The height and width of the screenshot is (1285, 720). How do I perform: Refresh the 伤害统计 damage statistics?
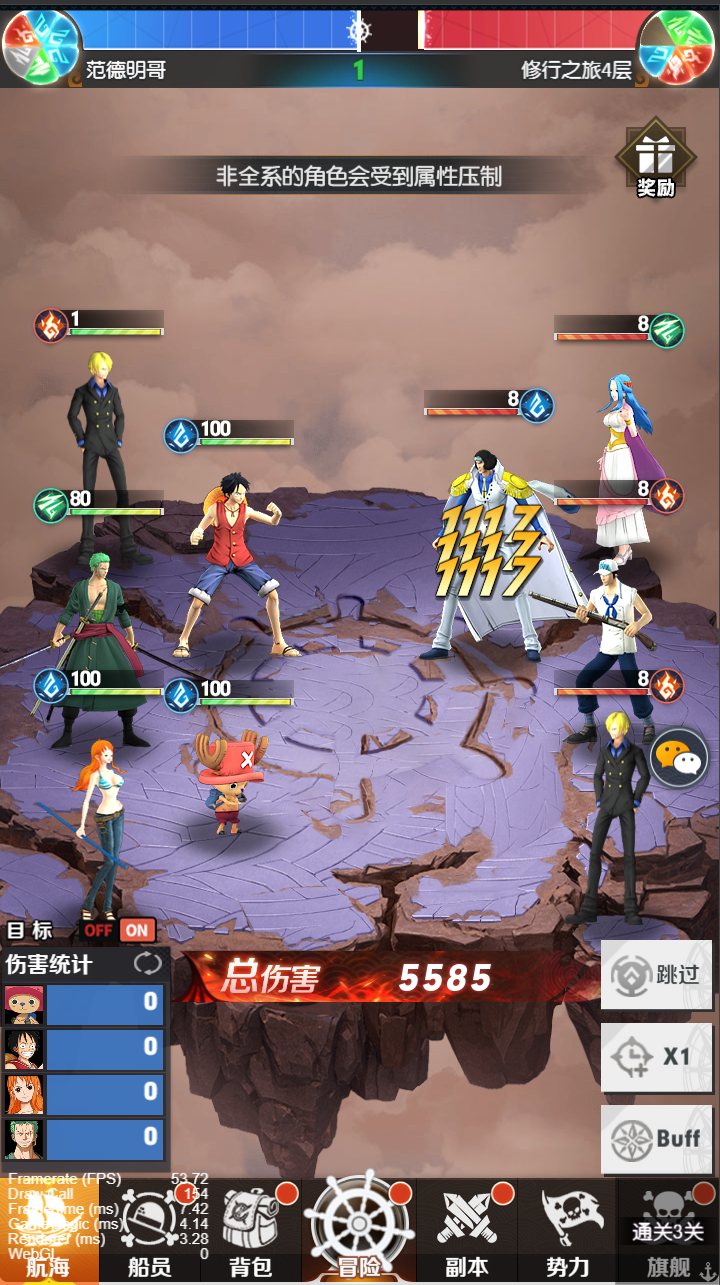[x=147, y=964]
